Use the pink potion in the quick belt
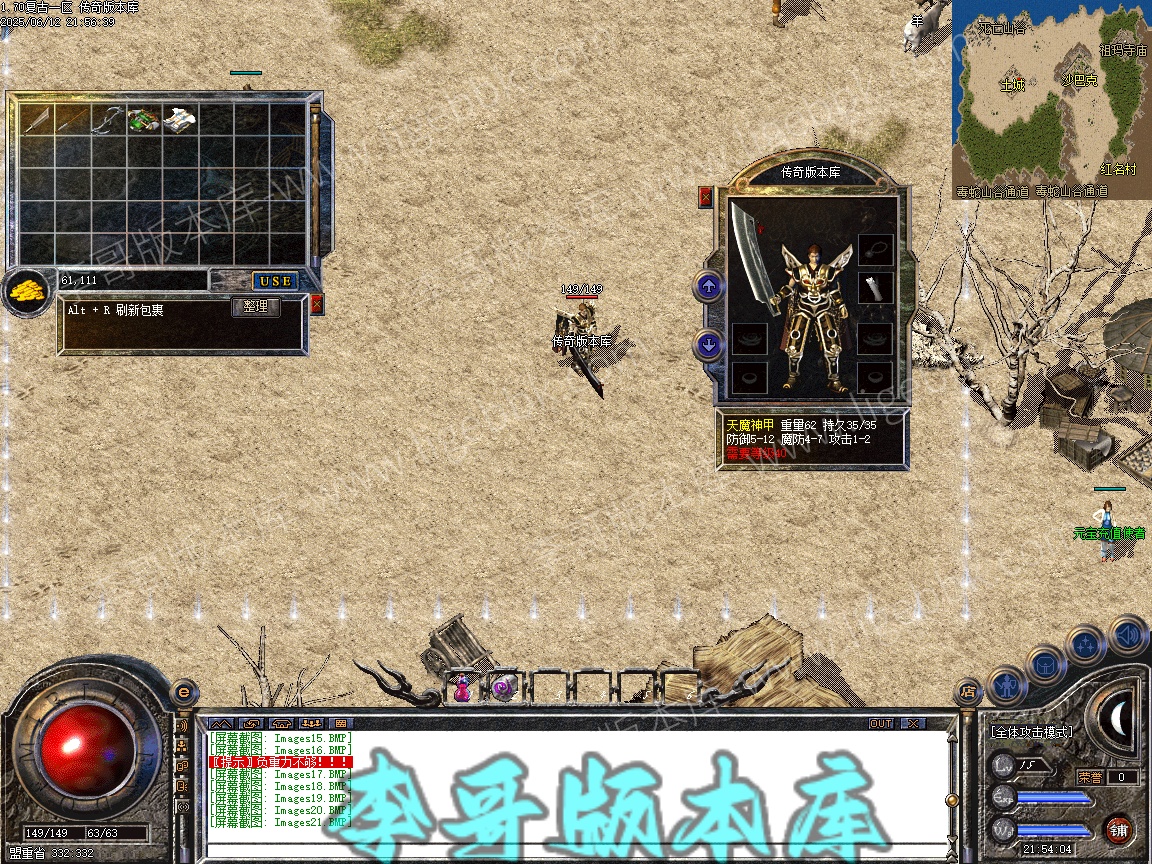Viewport: 1152px width, 864px height. [463, 687]
